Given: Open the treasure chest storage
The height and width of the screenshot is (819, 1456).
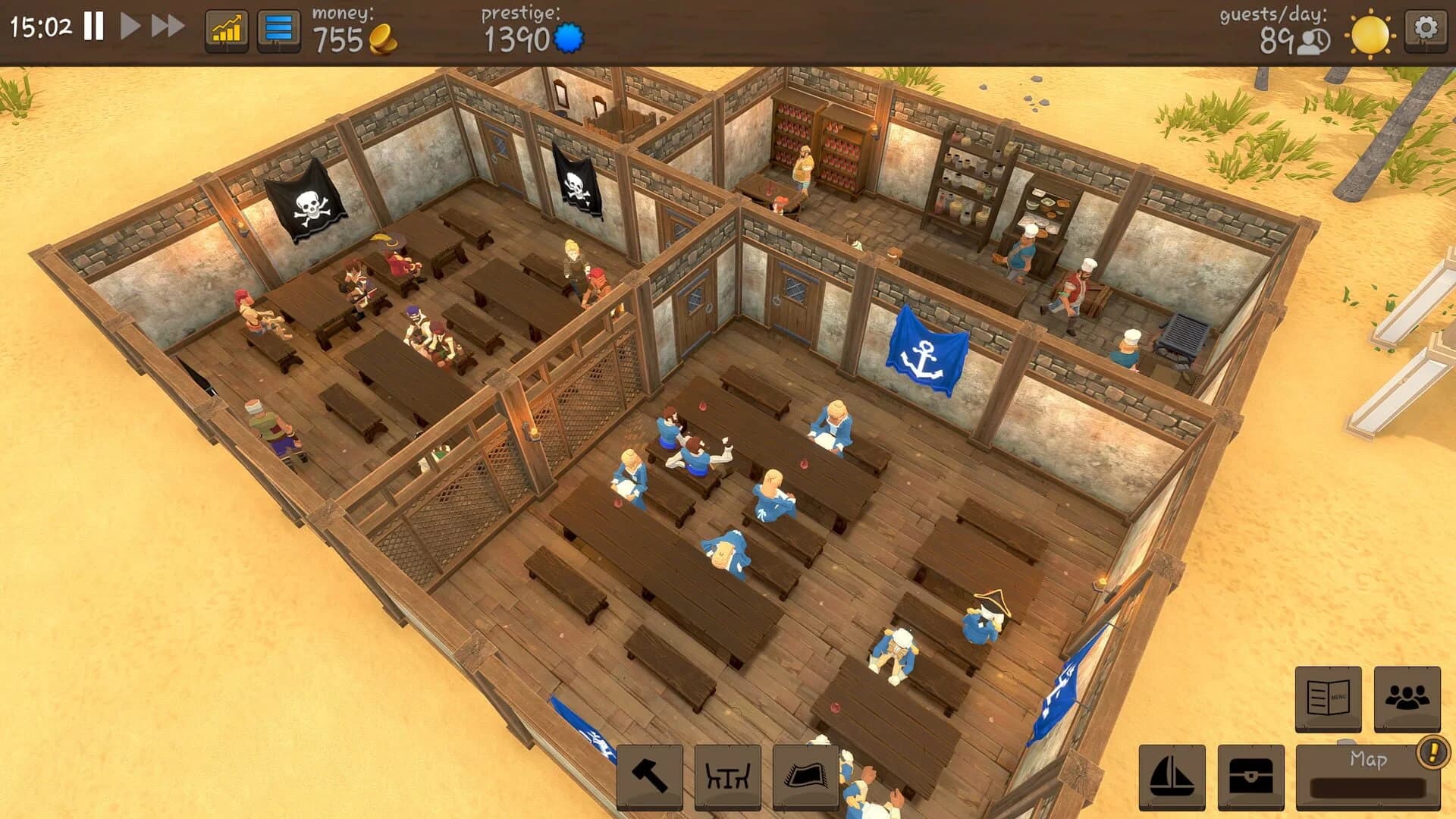Looking at the screenshot, I should (1252, 777).
